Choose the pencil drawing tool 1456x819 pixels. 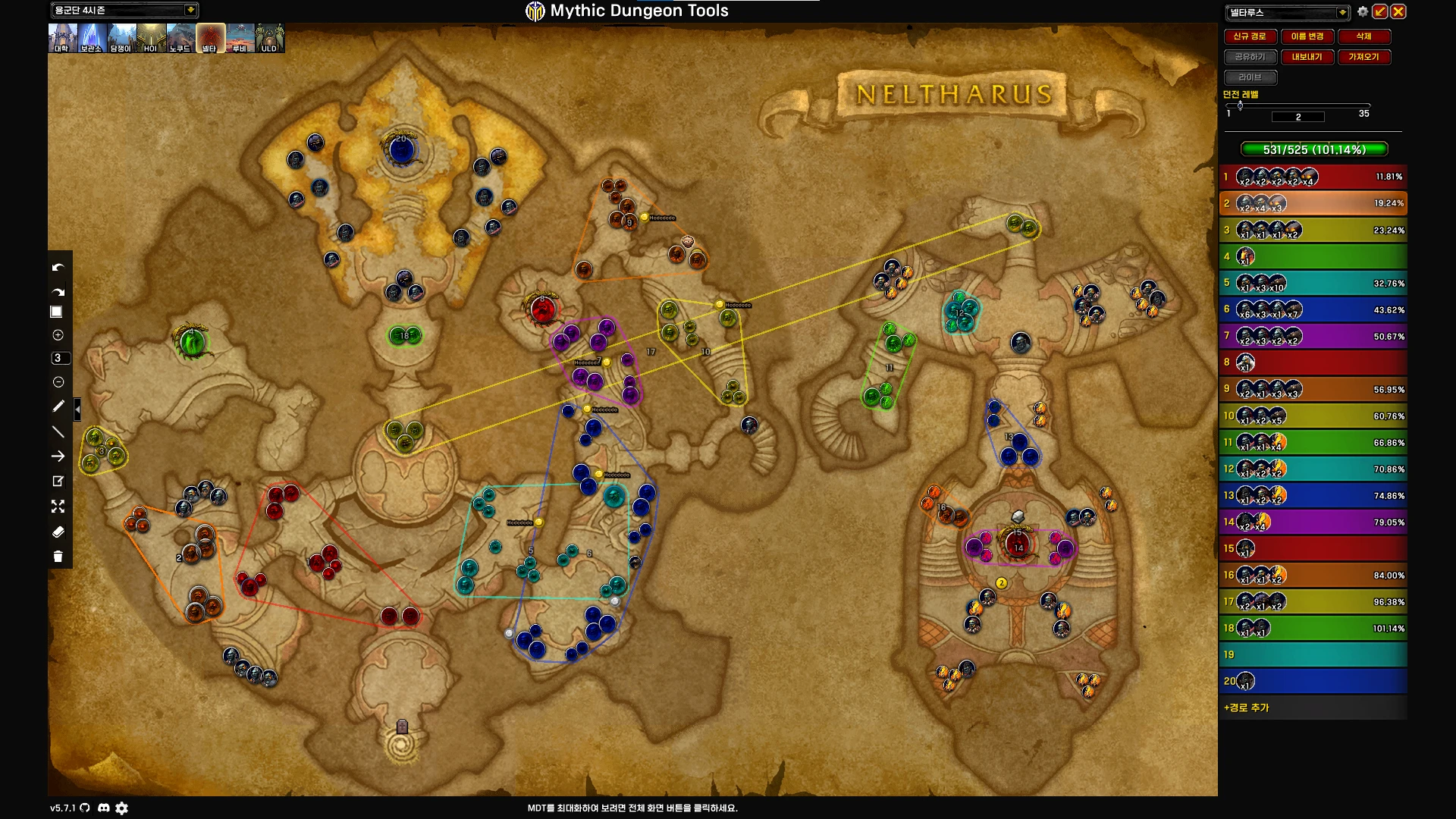coord(58,406)
